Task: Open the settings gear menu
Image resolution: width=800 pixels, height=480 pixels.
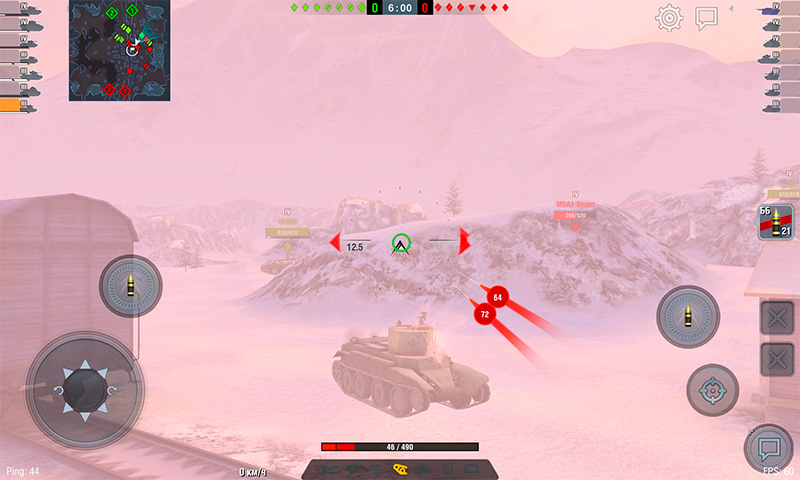Action: tap(669, 18)
